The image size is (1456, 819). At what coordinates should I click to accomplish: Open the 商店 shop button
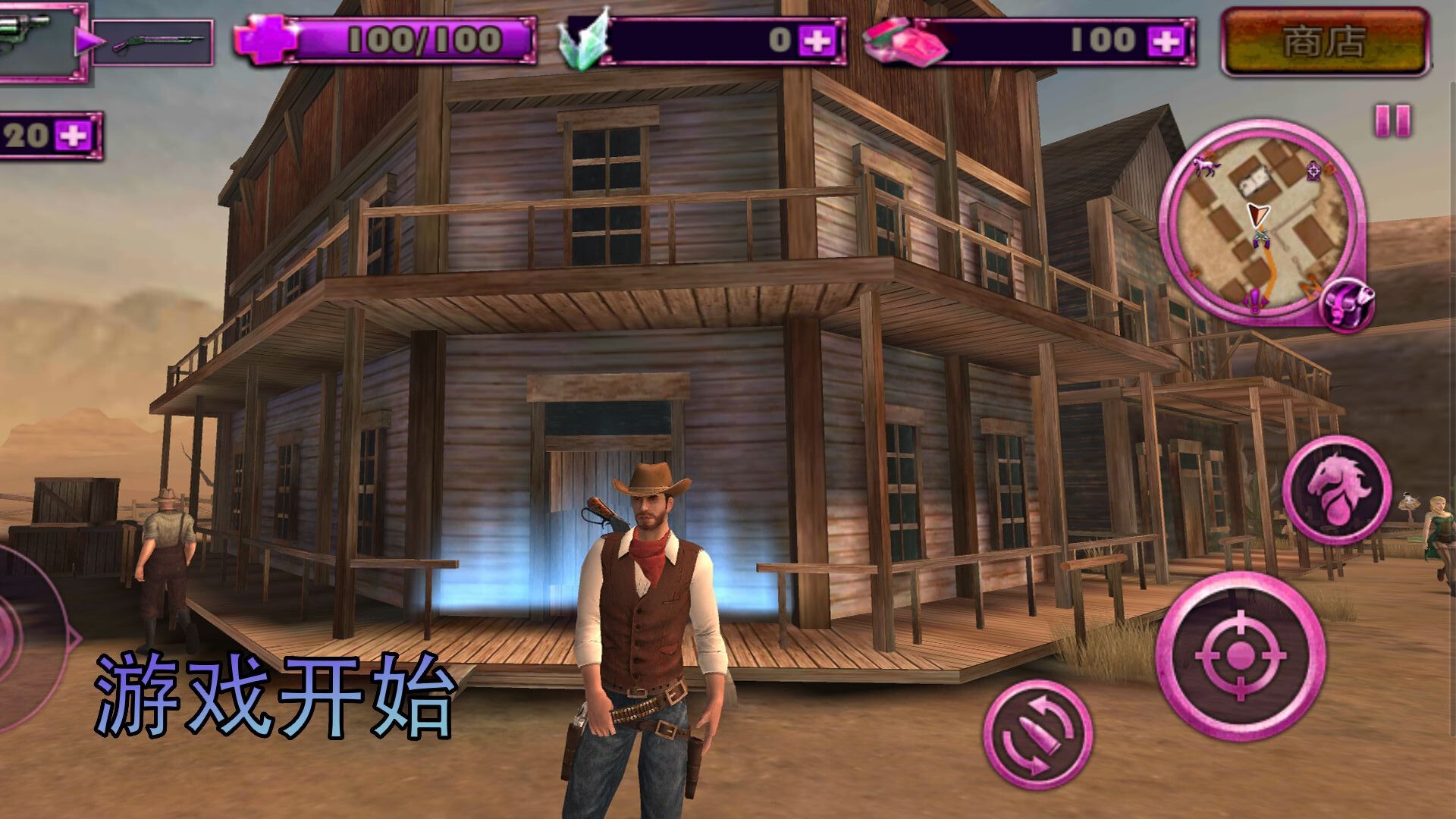coord(1325,42)
